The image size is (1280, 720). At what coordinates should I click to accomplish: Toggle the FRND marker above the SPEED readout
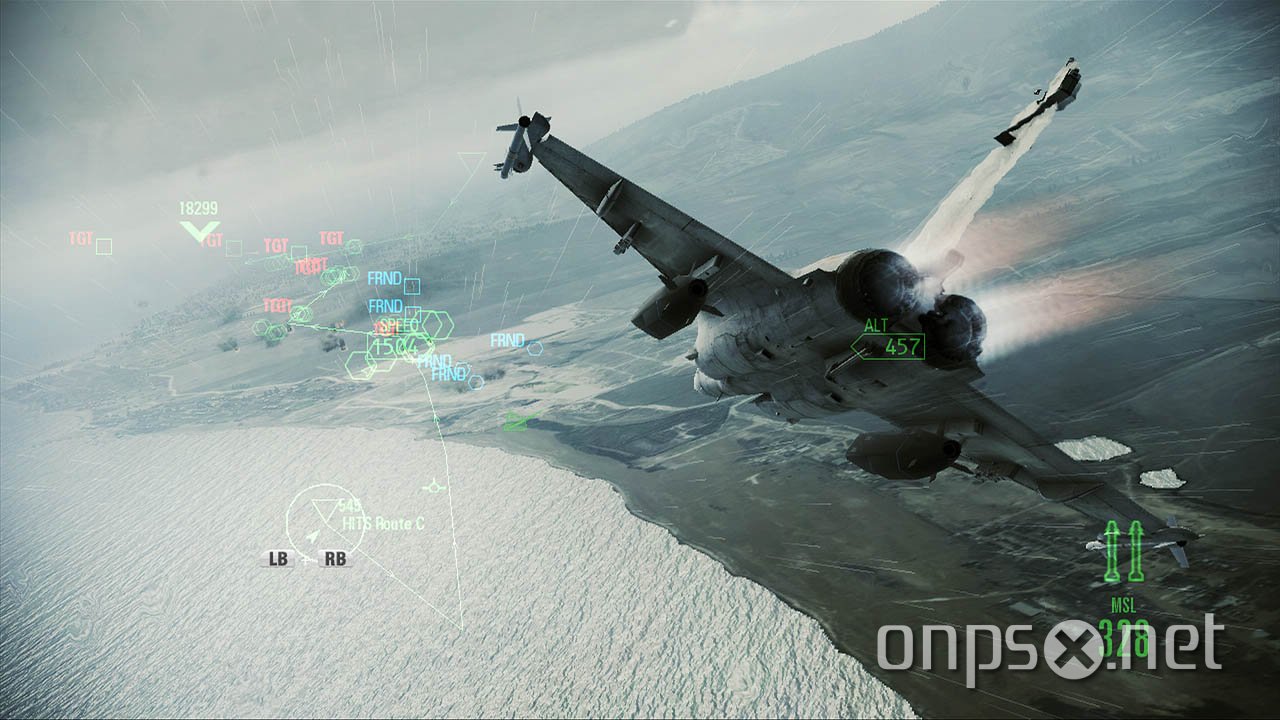pyautogui.click(x=385, y=305)
